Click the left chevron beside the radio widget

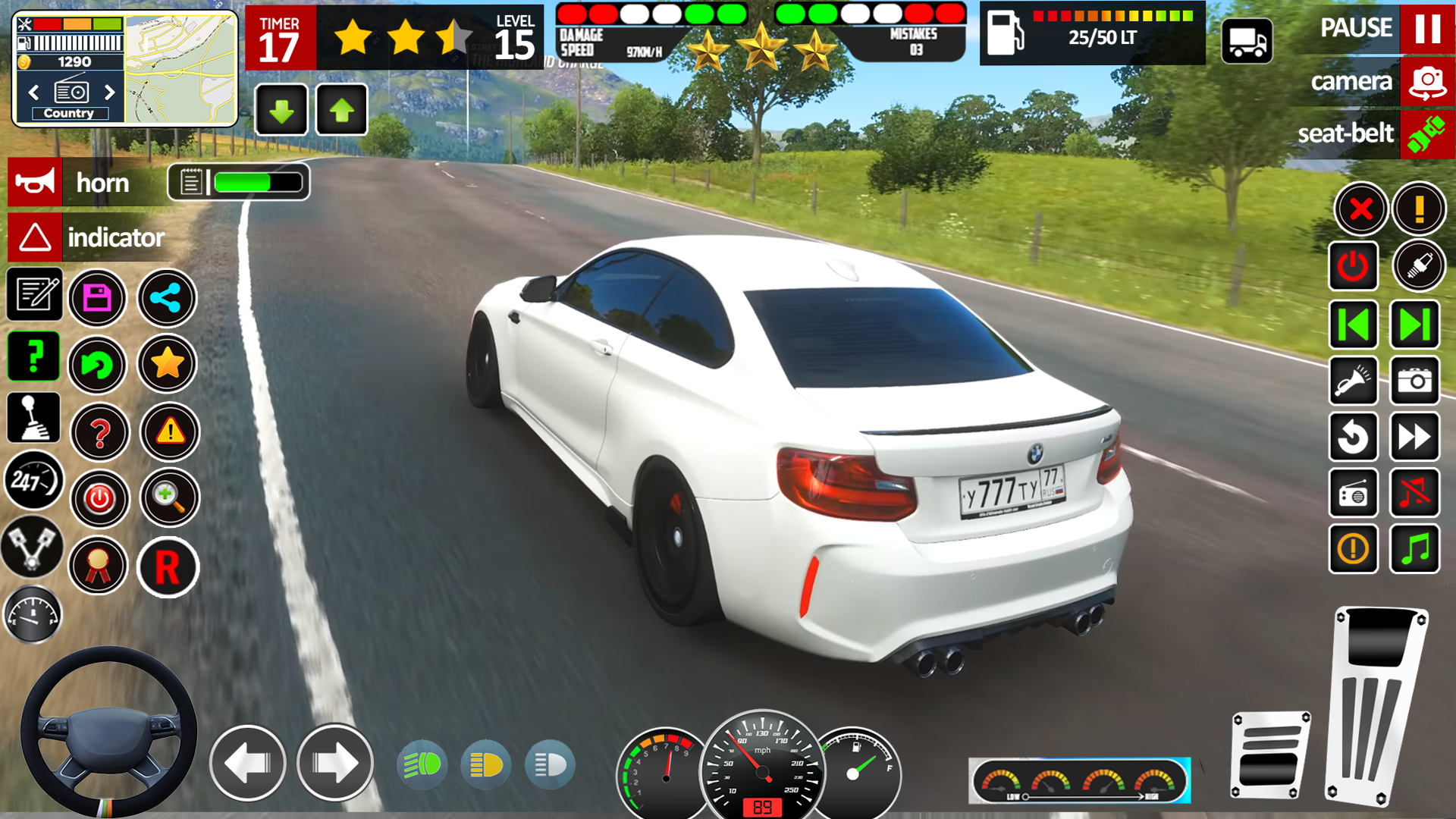click(33, 93)
